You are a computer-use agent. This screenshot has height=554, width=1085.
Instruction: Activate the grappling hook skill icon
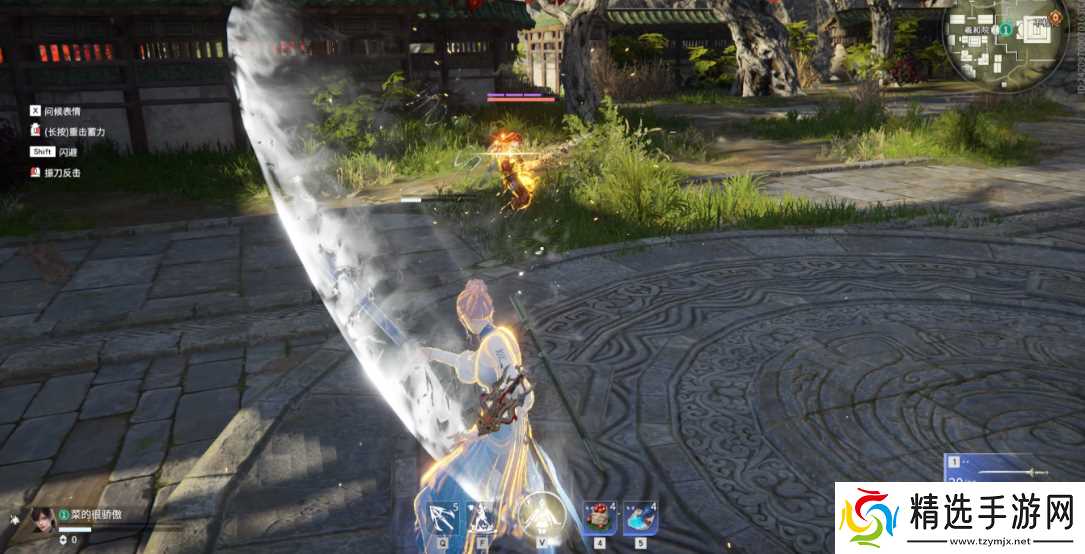[440, 517]
